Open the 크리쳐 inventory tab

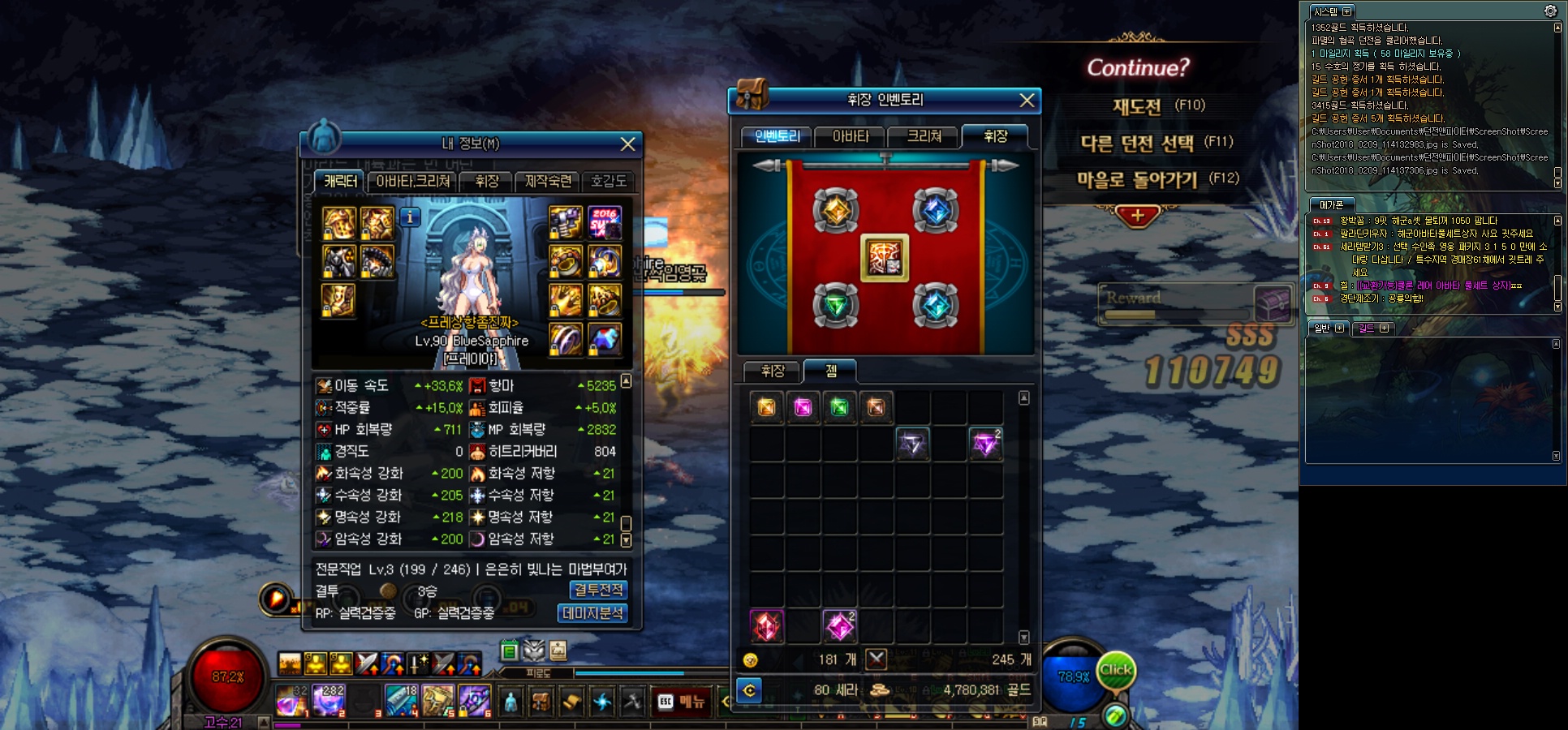click(924, 137)
